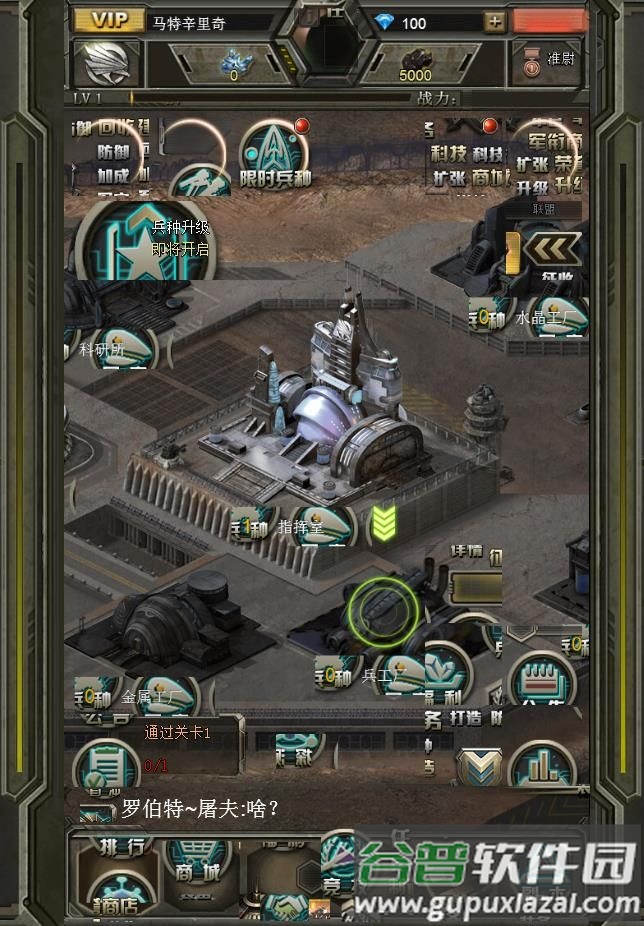Tap the green circular target on the arsenal
Viewport: 644px width, 926px height.
coord(383,607)
